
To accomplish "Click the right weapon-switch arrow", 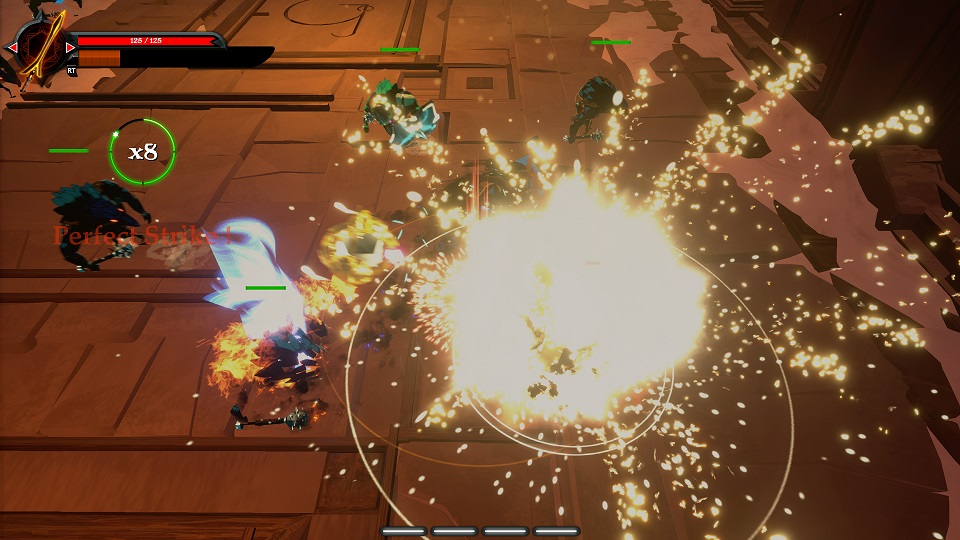I will [70, 47].
